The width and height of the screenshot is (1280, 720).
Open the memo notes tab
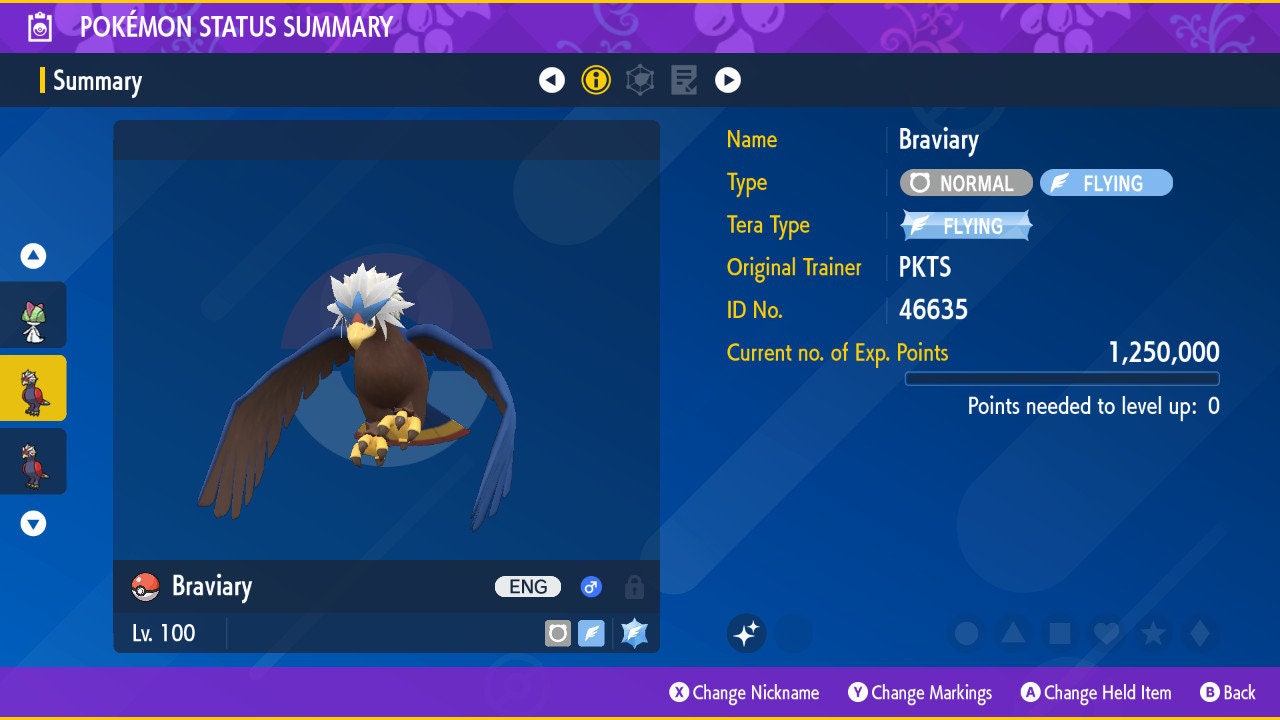(x=684, y=80)
